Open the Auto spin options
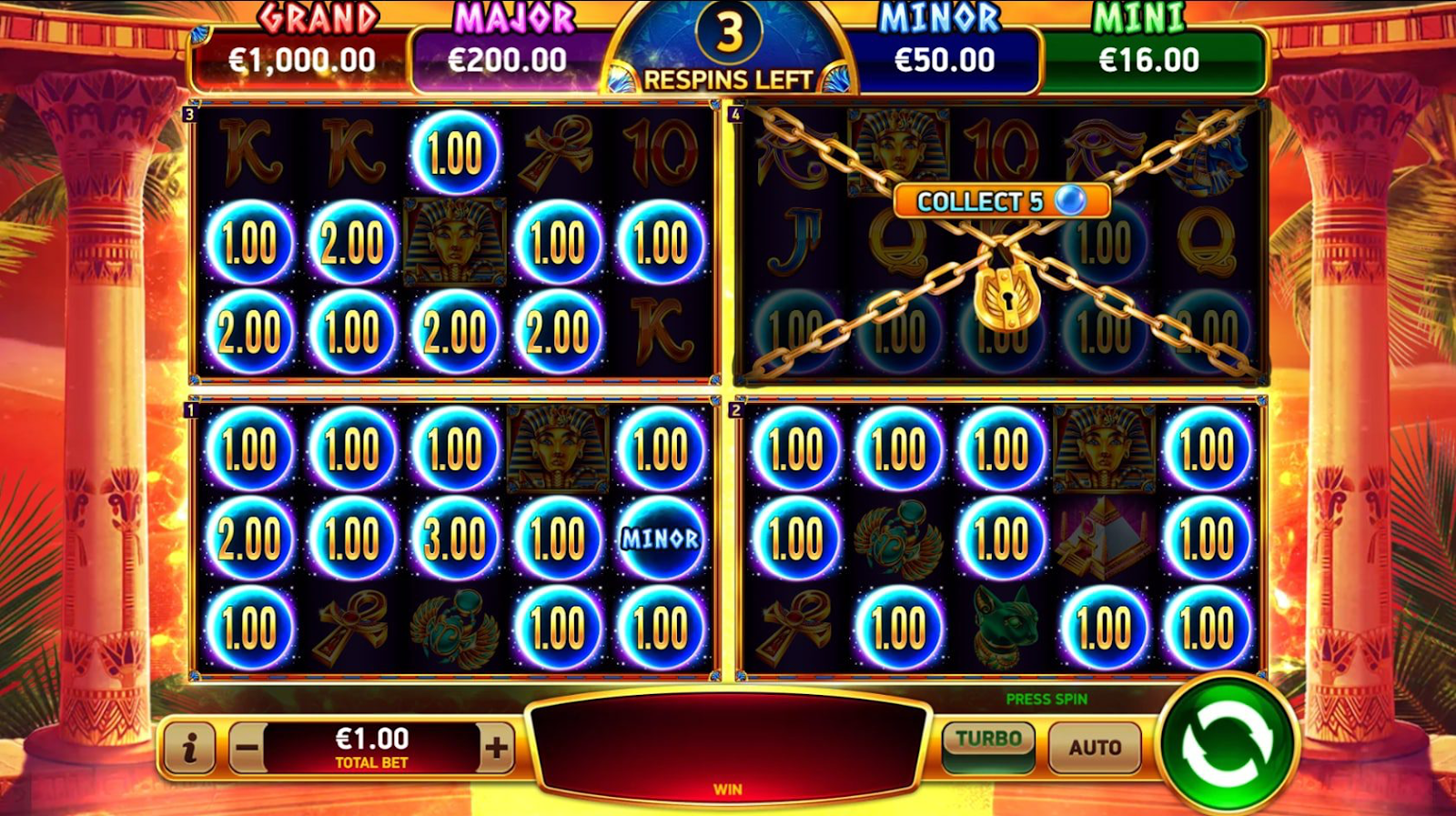The width and height of the screenshot is (1456, 816). (1094, 747)
